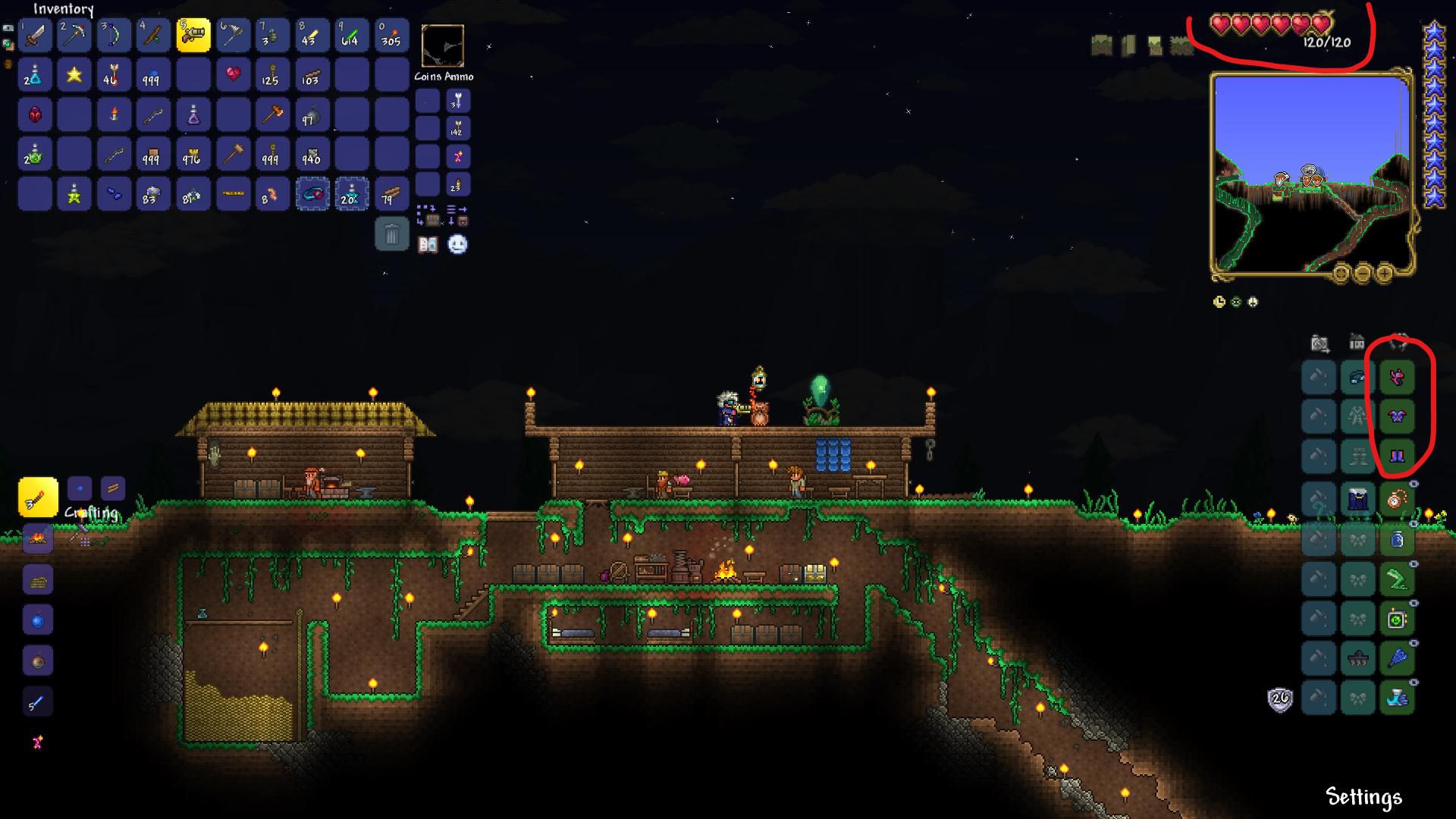Switch to the Camera mode tab
1456x819 pixels.
click(1319, 343)
